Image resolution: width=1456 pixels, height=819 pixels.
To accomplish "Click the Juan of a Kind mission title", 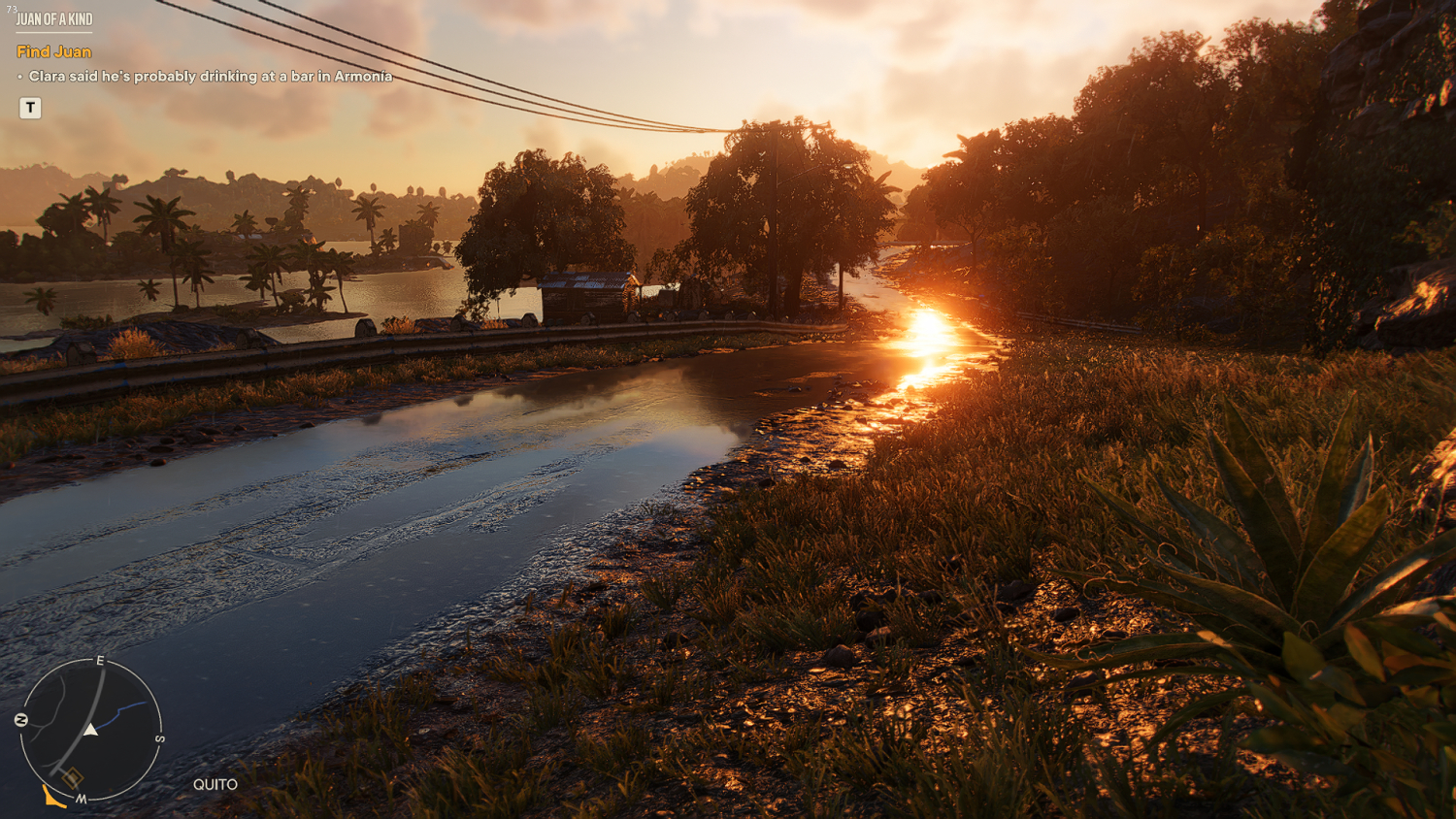I will 54,19.
